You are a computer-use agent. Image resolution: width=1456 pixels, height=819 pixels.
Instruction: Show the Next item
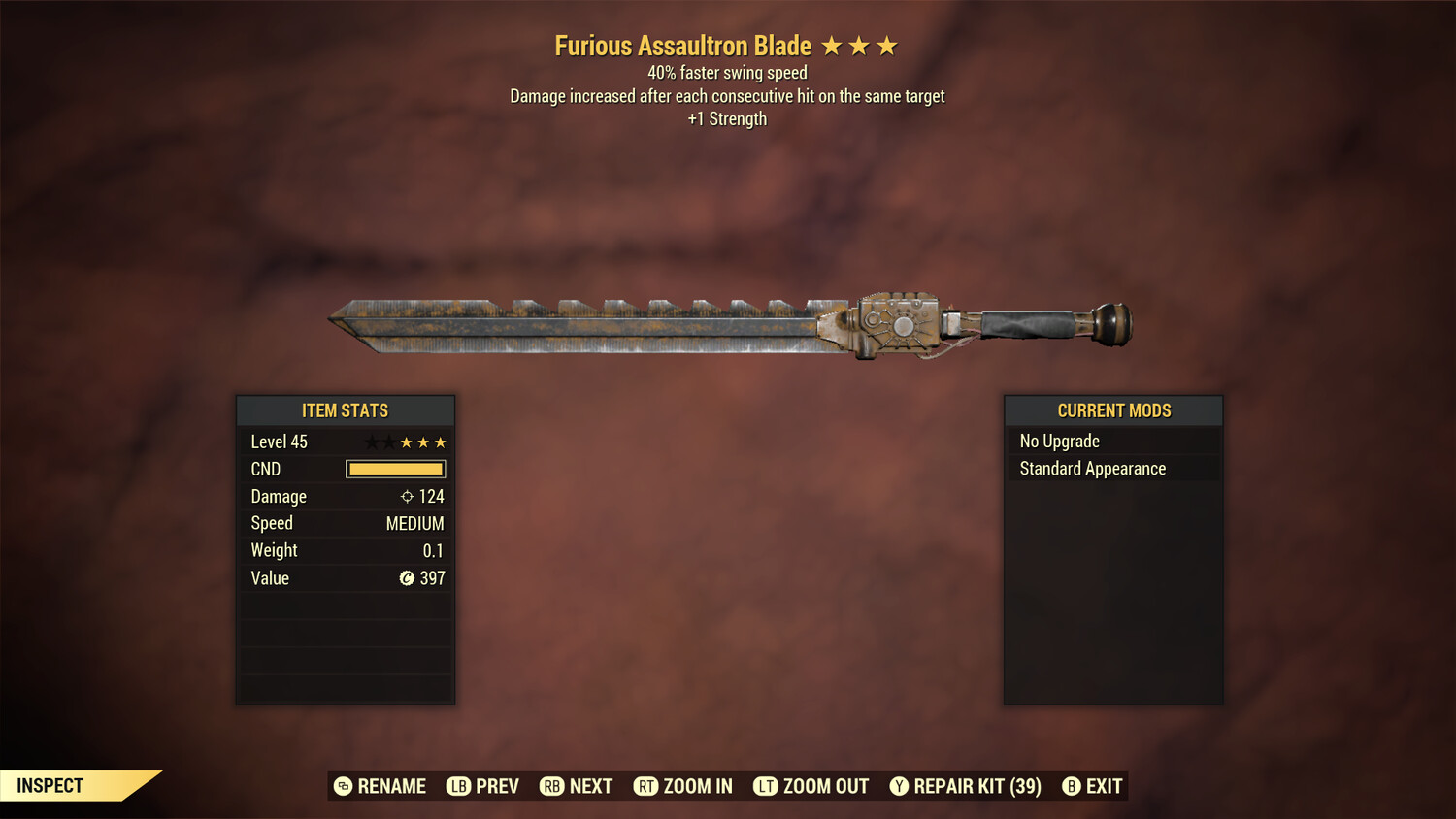pos(577,786)
